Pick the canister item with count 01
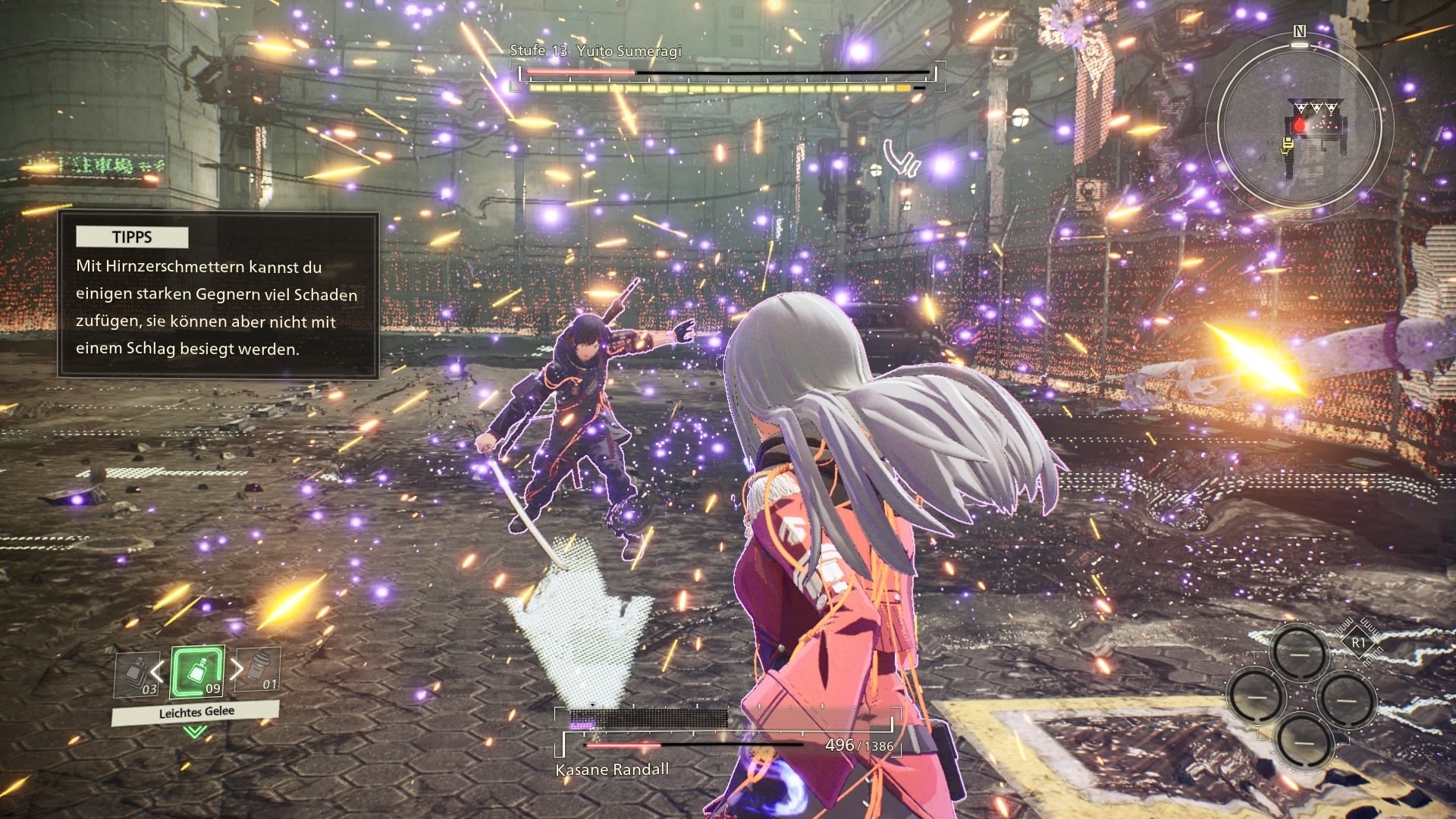This screenshot has width=1456, height=819. tap(258, 669)
